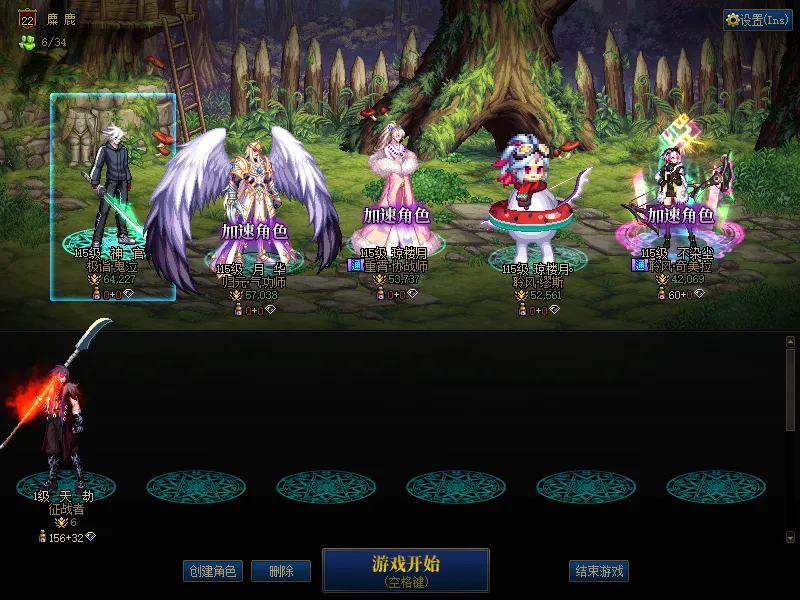Exit via the 结束游戏 button
The image size is (800, 600).
599,571
